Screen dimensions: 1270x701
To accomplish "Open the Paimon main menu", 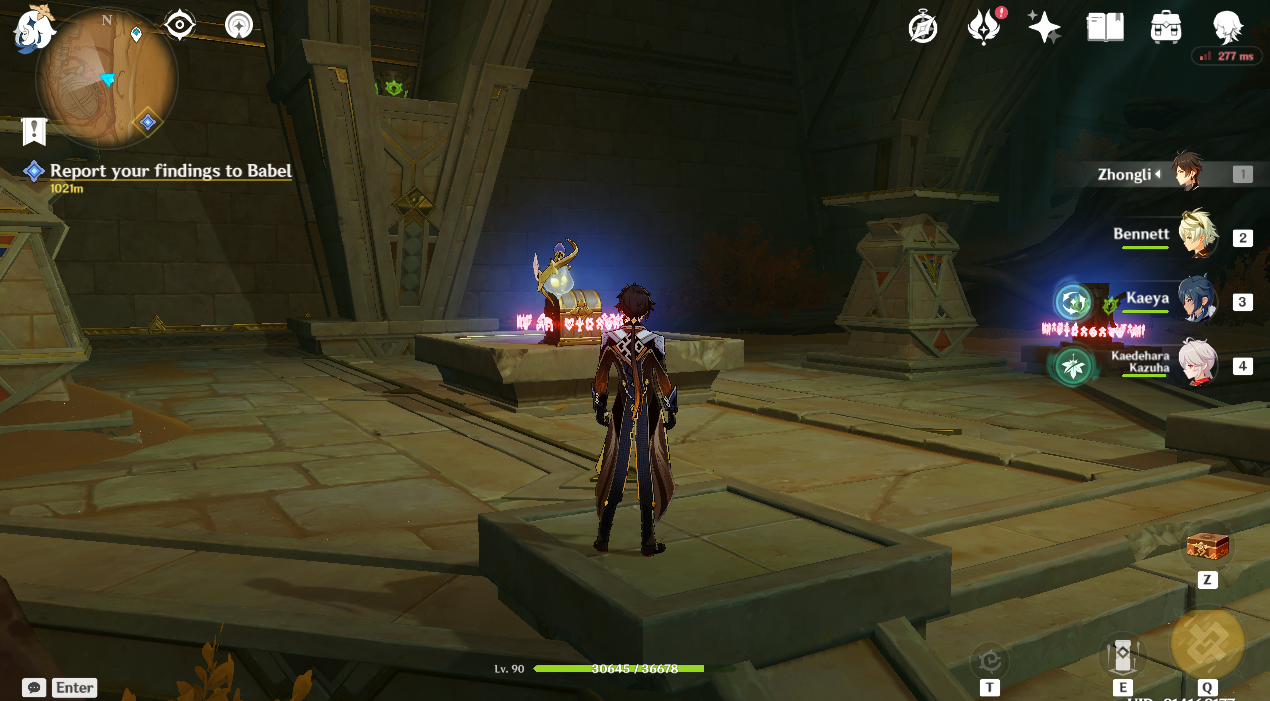I will click(34, 28).
